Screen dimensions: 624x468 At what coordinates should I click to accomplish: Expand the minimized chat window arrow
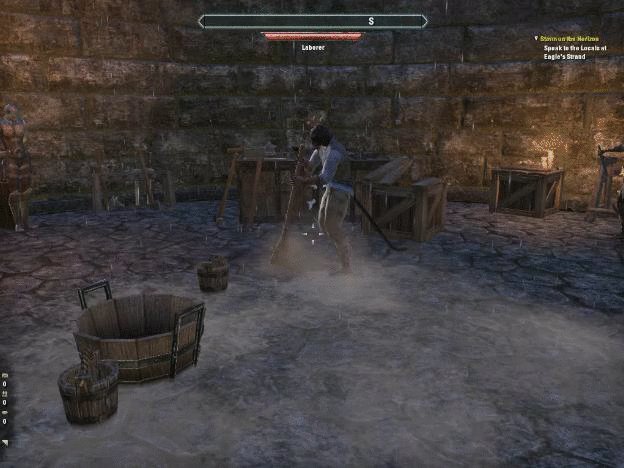point(5,443)
